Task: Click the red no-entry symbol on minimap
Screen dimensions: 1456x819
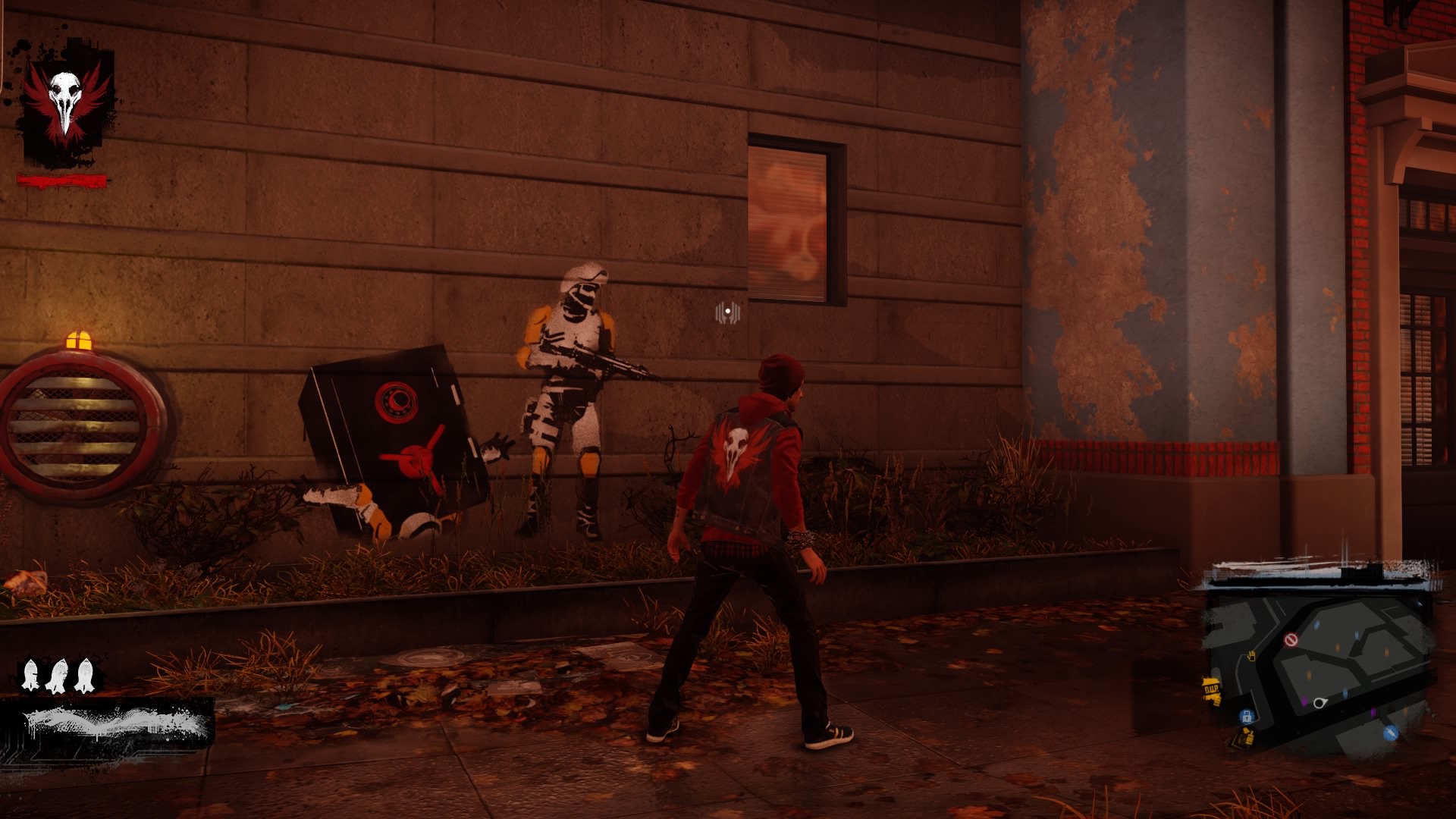Action: (1291, 639)
